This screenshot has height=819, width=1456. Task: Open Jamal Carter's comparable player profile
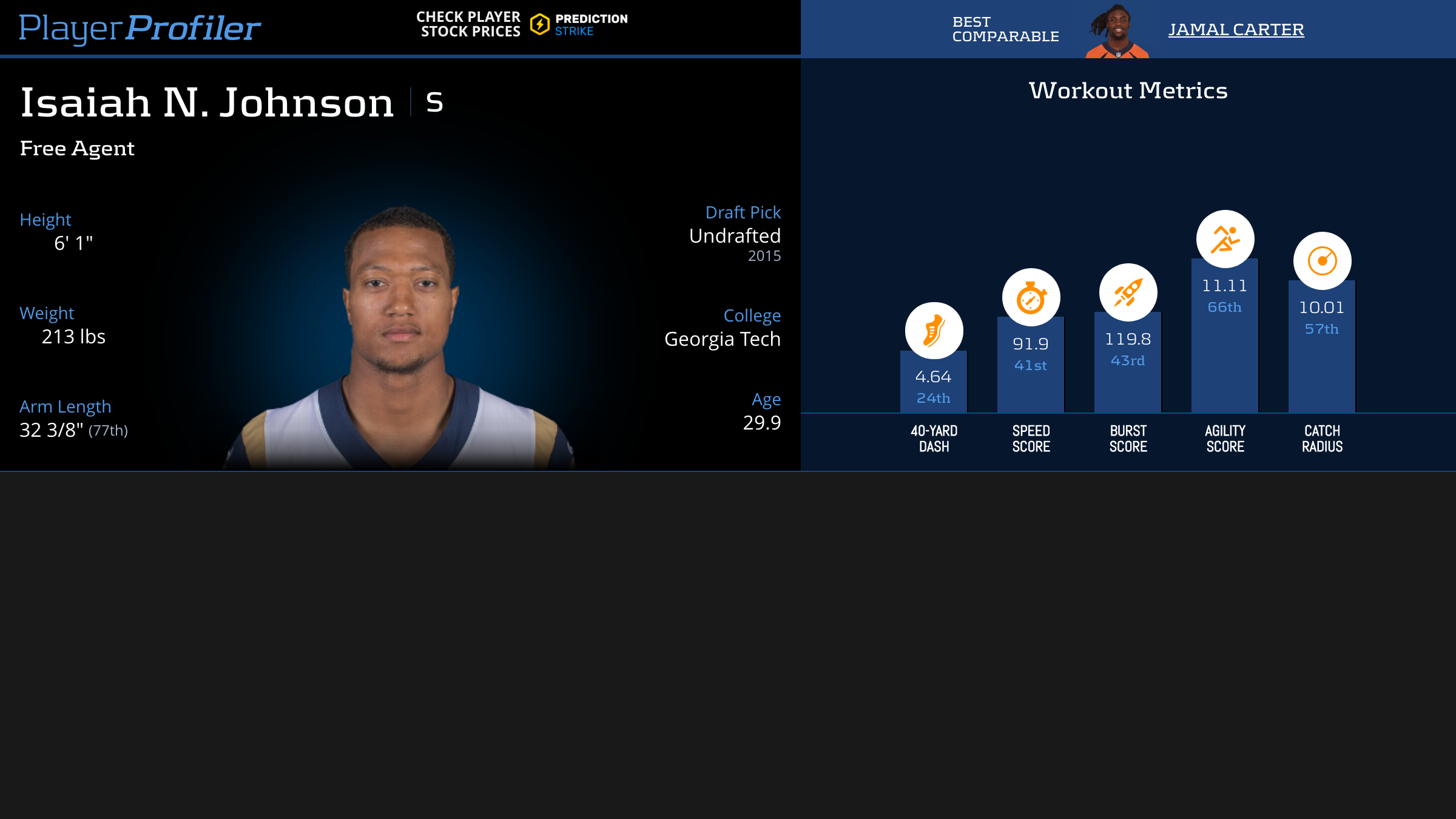click(x=1236, y=29)
